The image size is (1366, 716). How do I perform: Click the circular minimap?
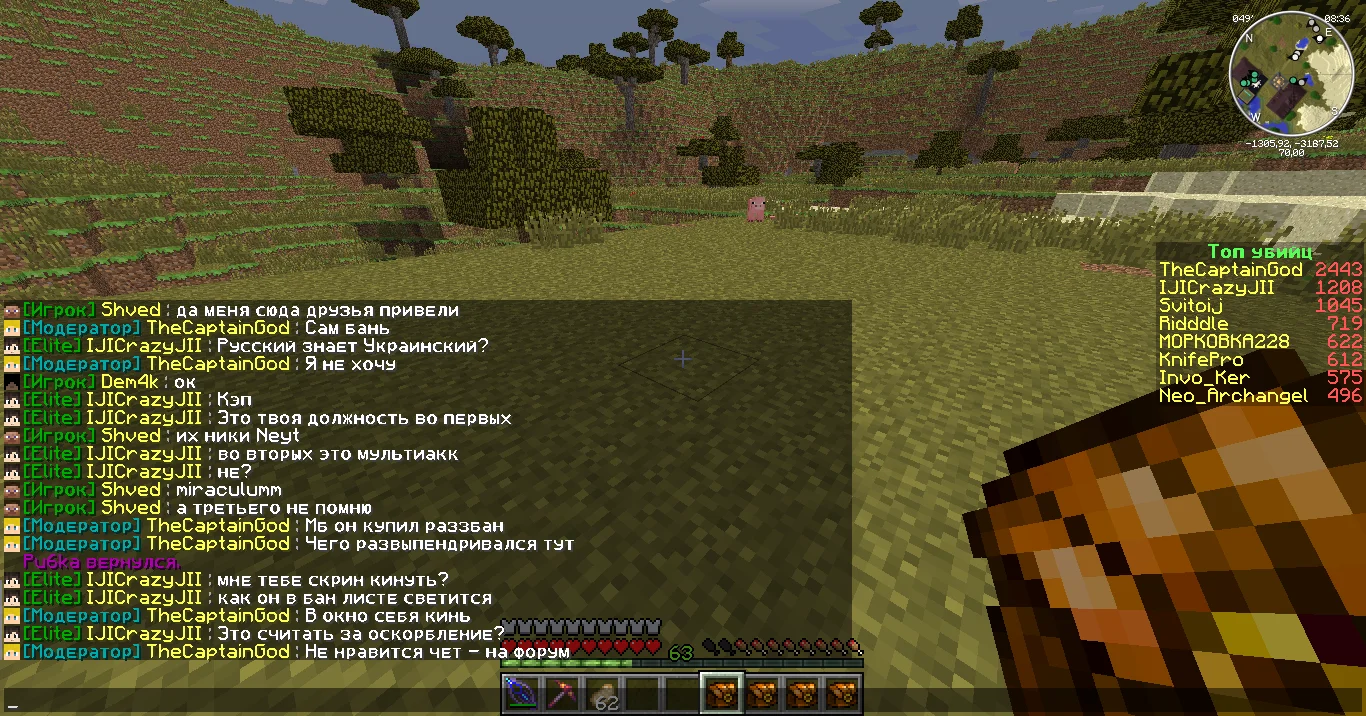click(1290, 75)
